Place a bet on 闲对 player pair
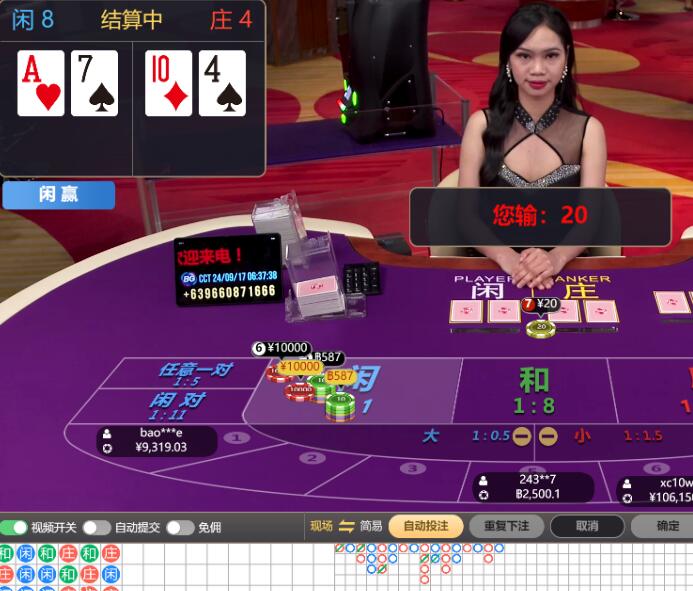693x591 pixels. tap(178, 404)
